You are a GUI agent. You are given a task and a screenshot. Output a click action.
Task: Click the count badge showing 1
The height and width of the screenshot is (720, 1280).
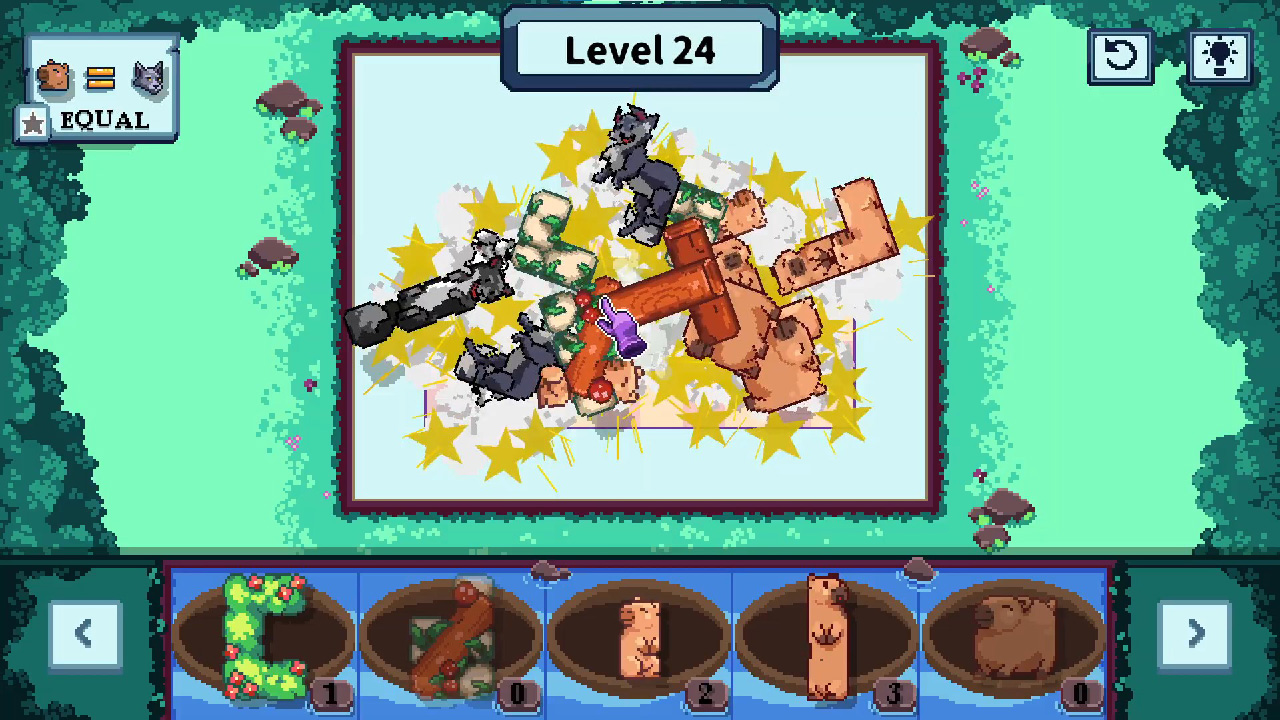[x=331, y=693]
